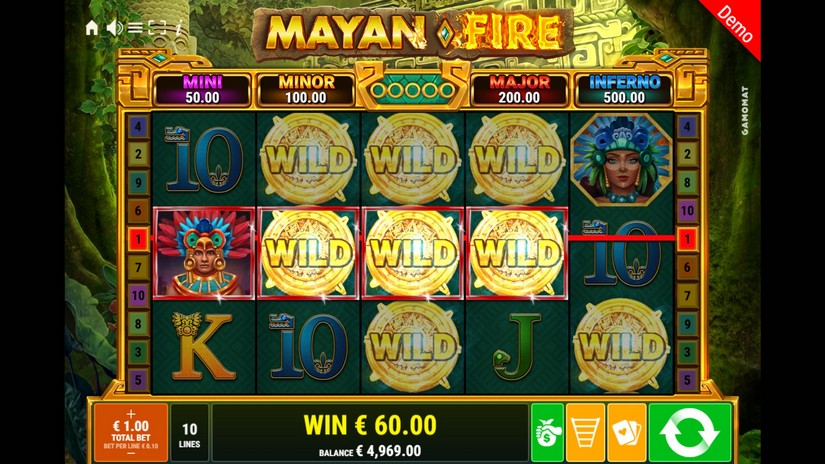Toggle the game sound speaker icon
Viewport: 825px width, 464px height.
coord(114,28)
